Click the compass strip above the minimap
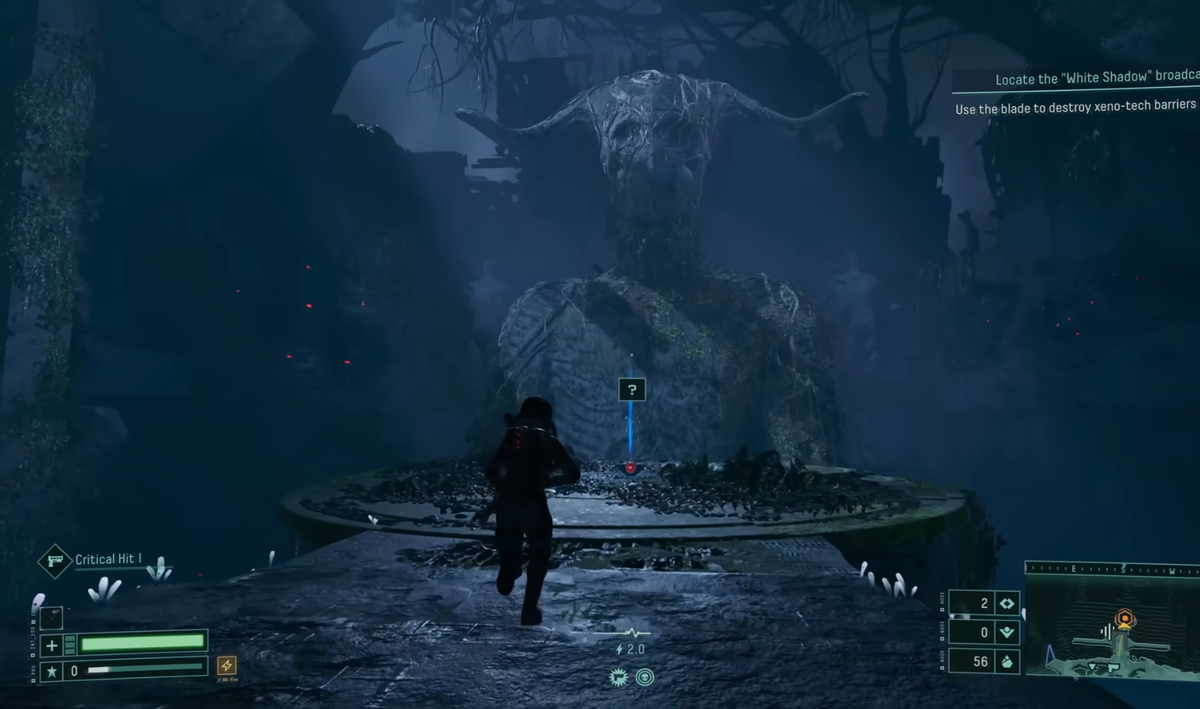1200x709 pixels. point(1112,569)
